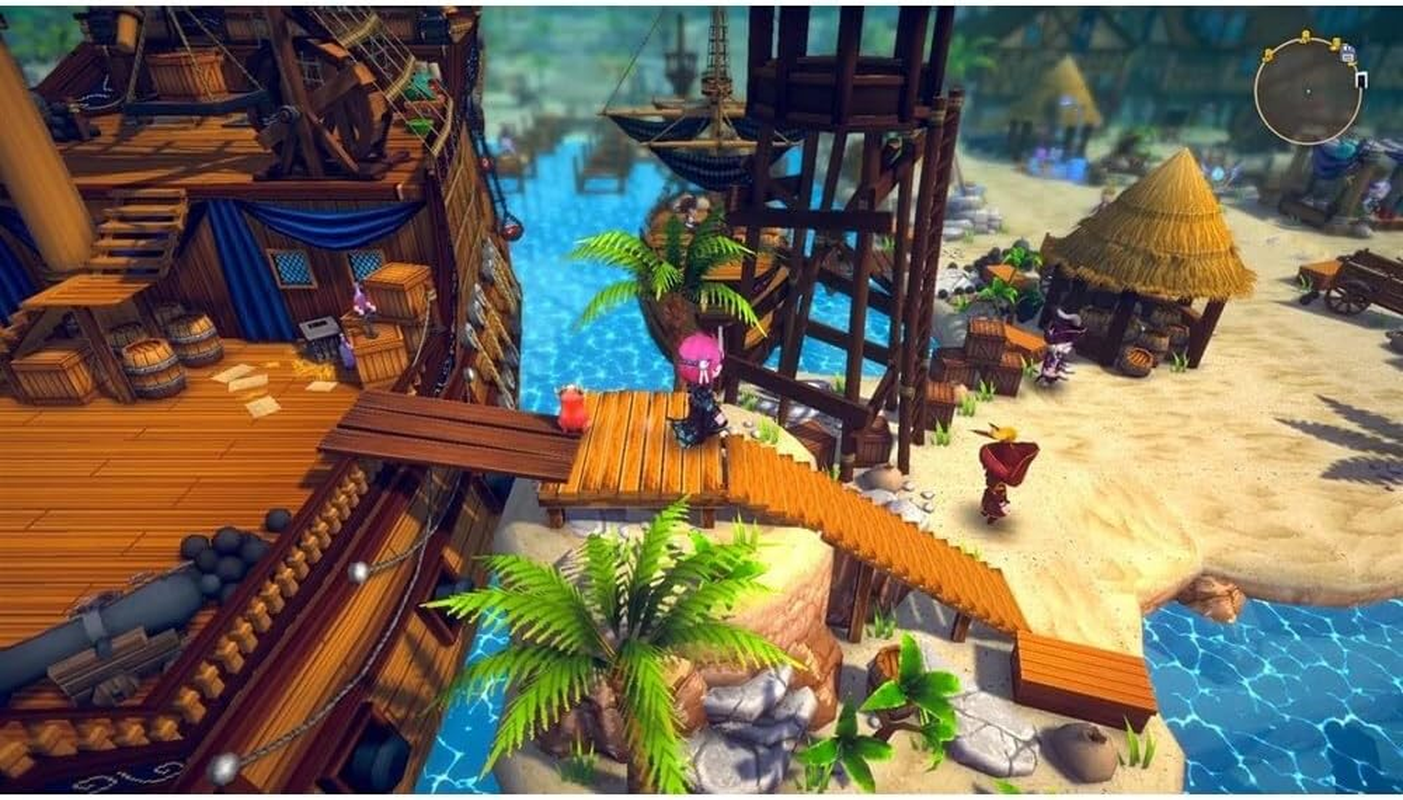Click the top yellow quest marker on minimap
This screenshot has height=800, width=1403.
click(1306, 33)
